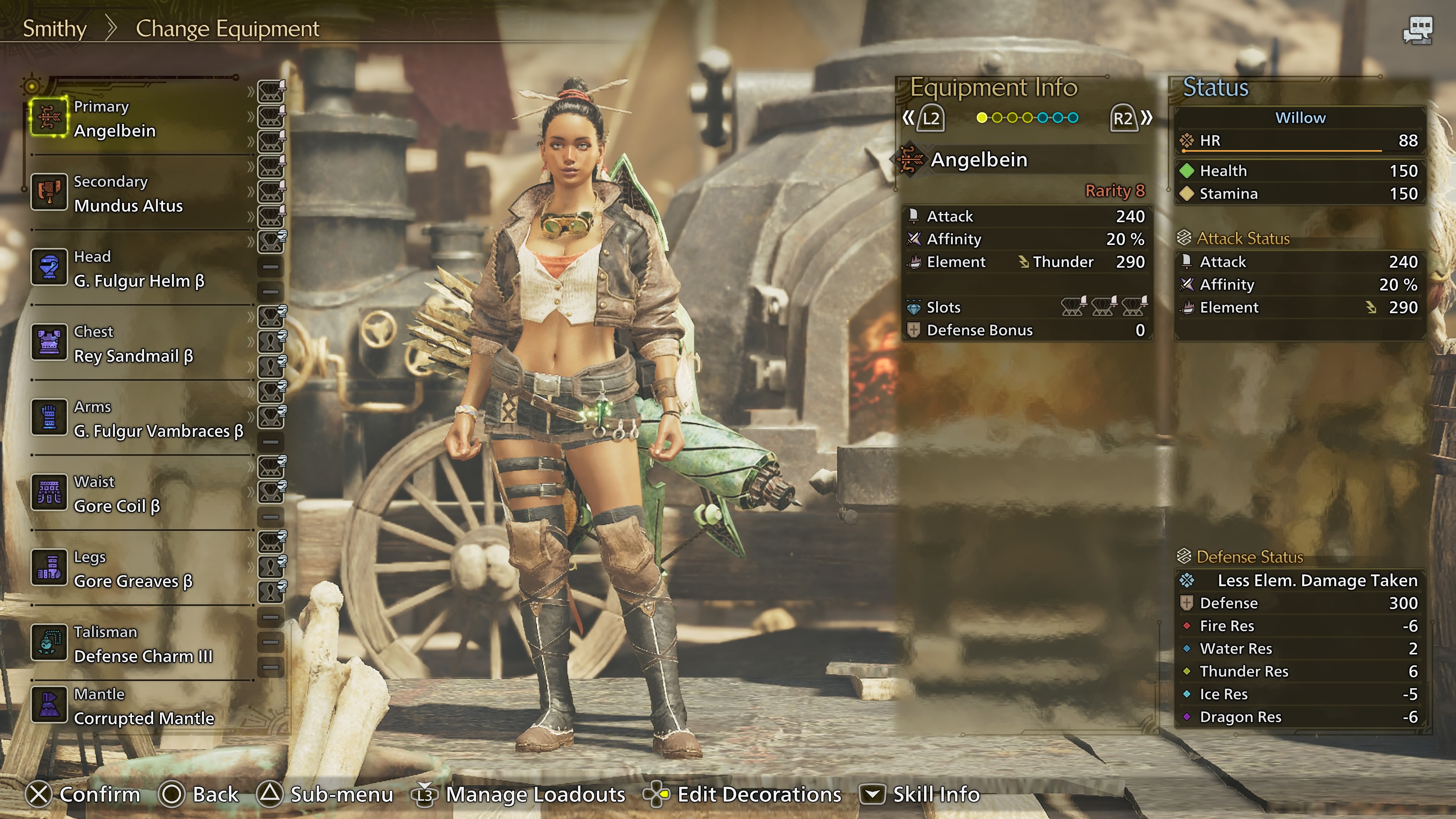Open the Sub-menu option

[x=326, y=794]
